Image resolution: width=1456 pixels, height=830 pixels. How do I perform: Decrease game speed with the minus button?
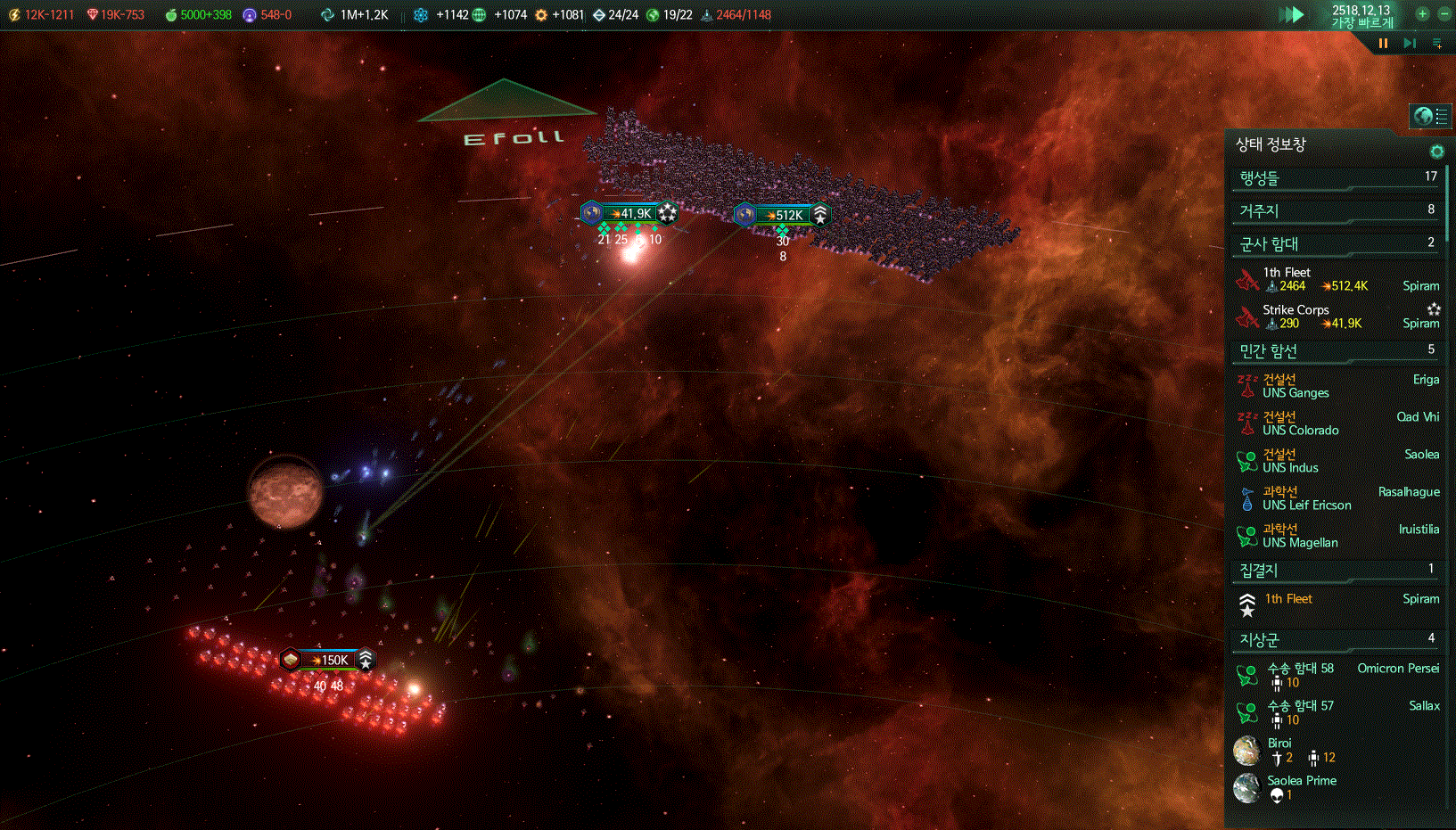(x=1444, y=13)
